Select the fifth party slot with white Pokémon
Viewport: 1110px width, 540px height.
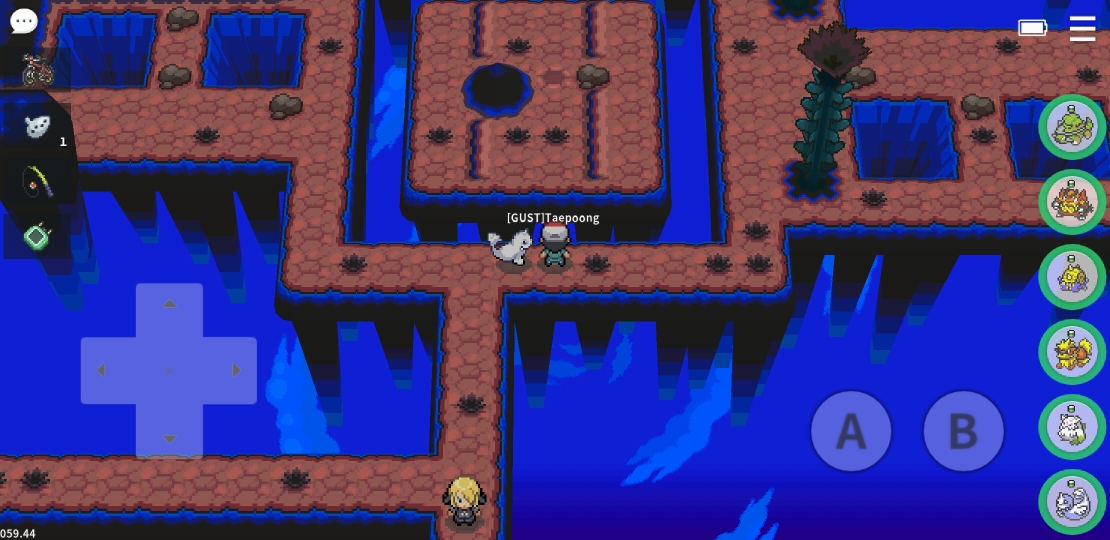1071,427
